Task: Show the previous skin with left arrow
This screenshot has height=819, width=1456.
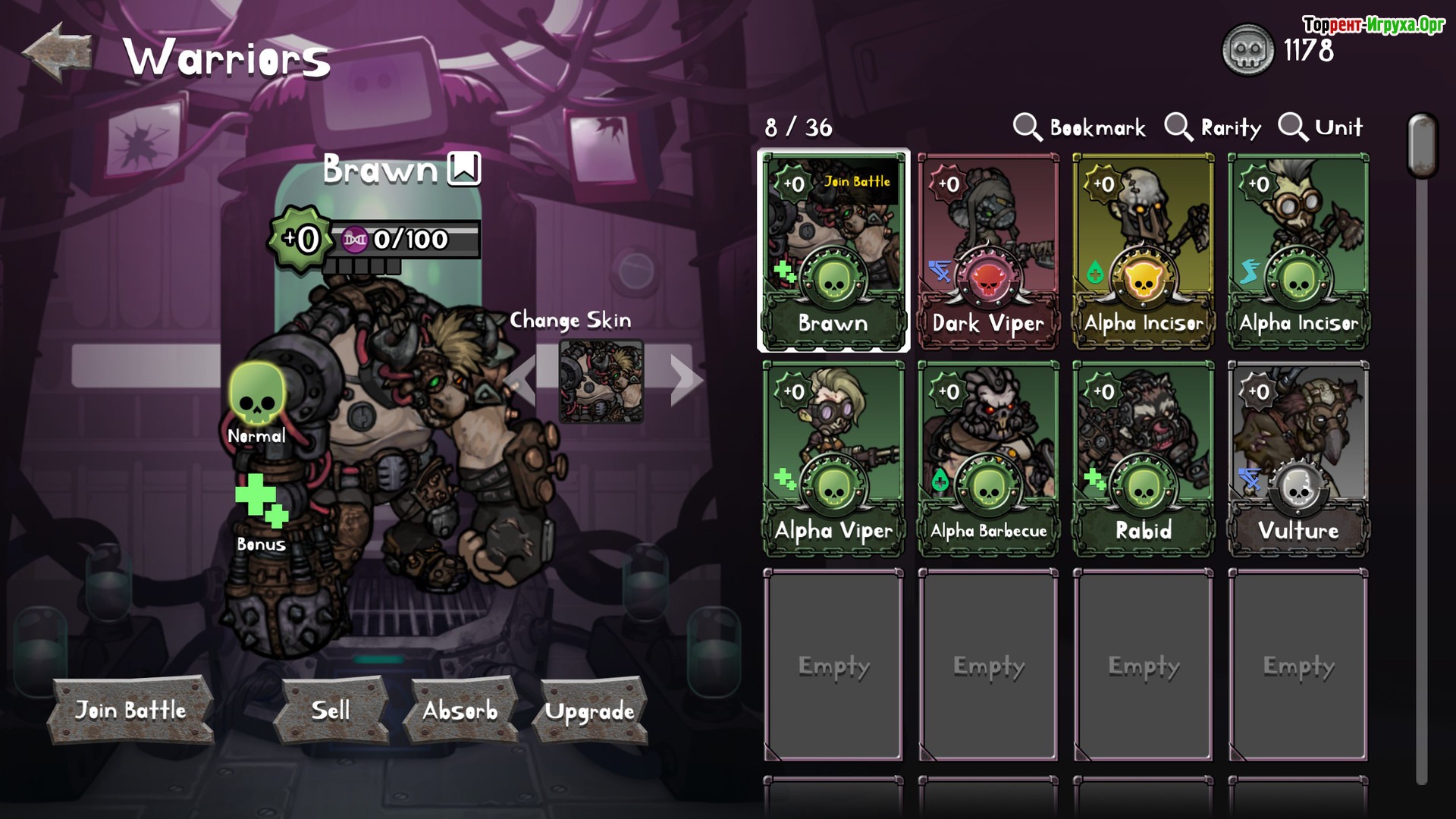Action: click(520, 379)
